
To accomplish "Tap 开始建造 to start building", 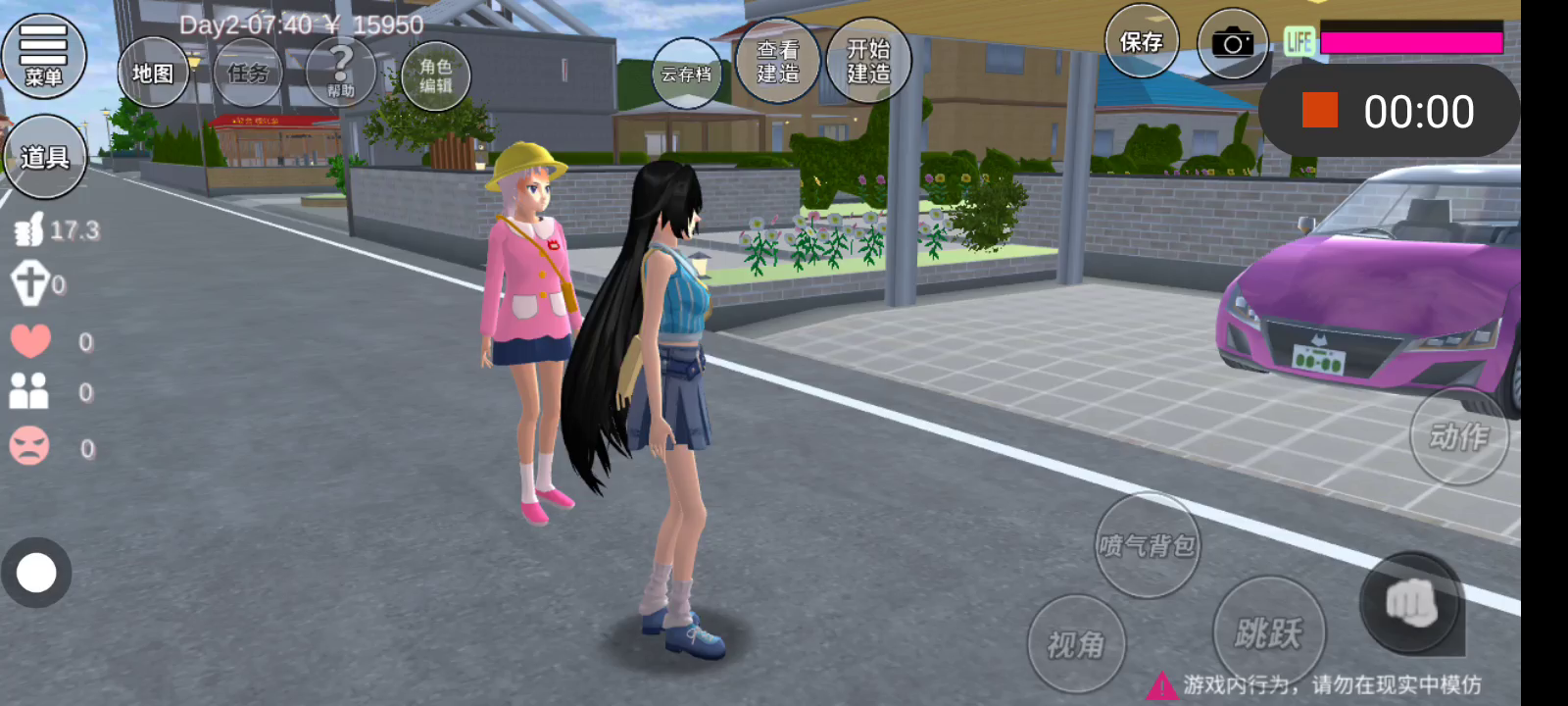I will click(868, 61).
